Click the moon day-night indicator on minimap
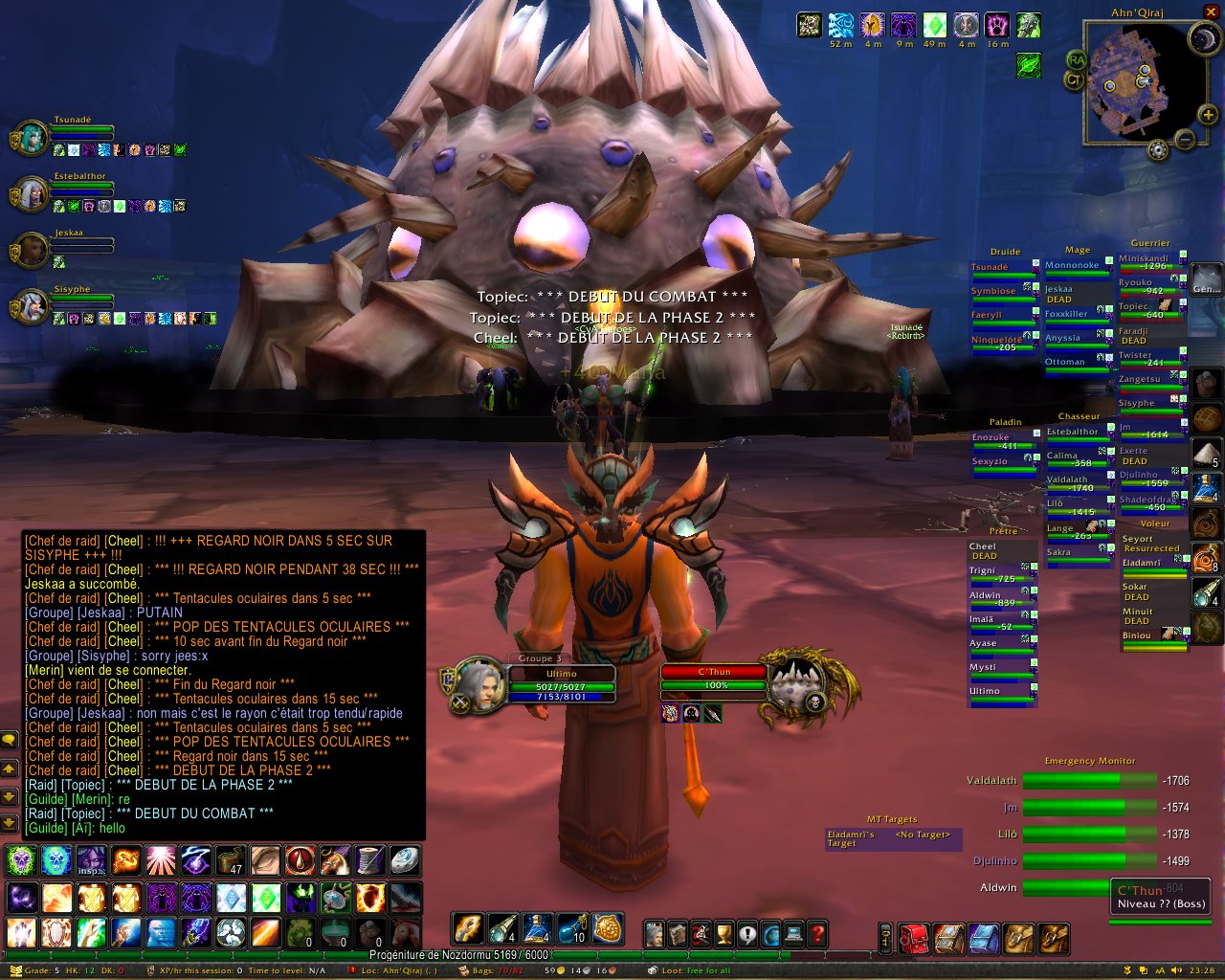 click(1203, 38)
